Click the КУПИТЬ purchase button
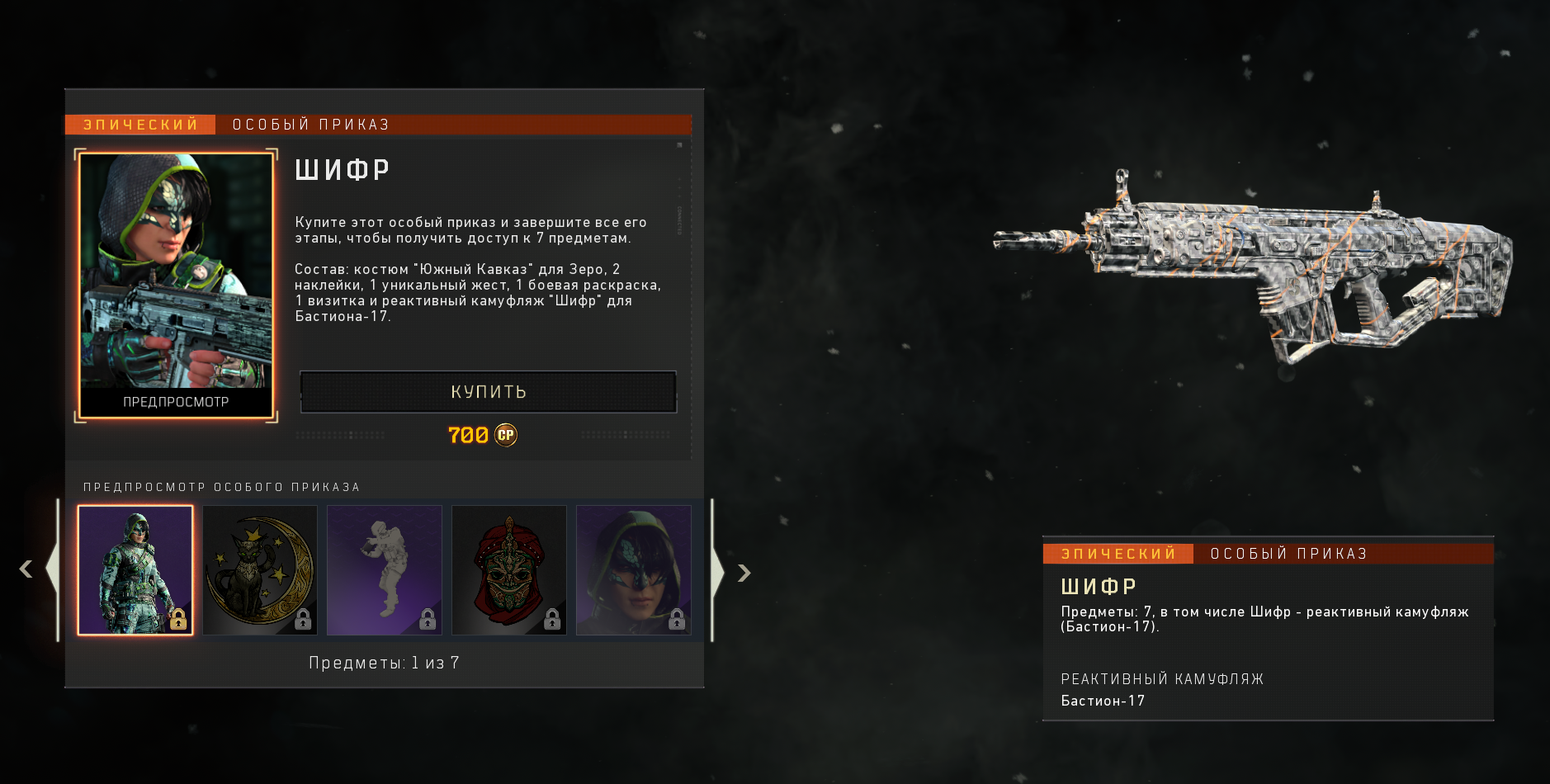The image size is (1550, 784). click(488, 392)
